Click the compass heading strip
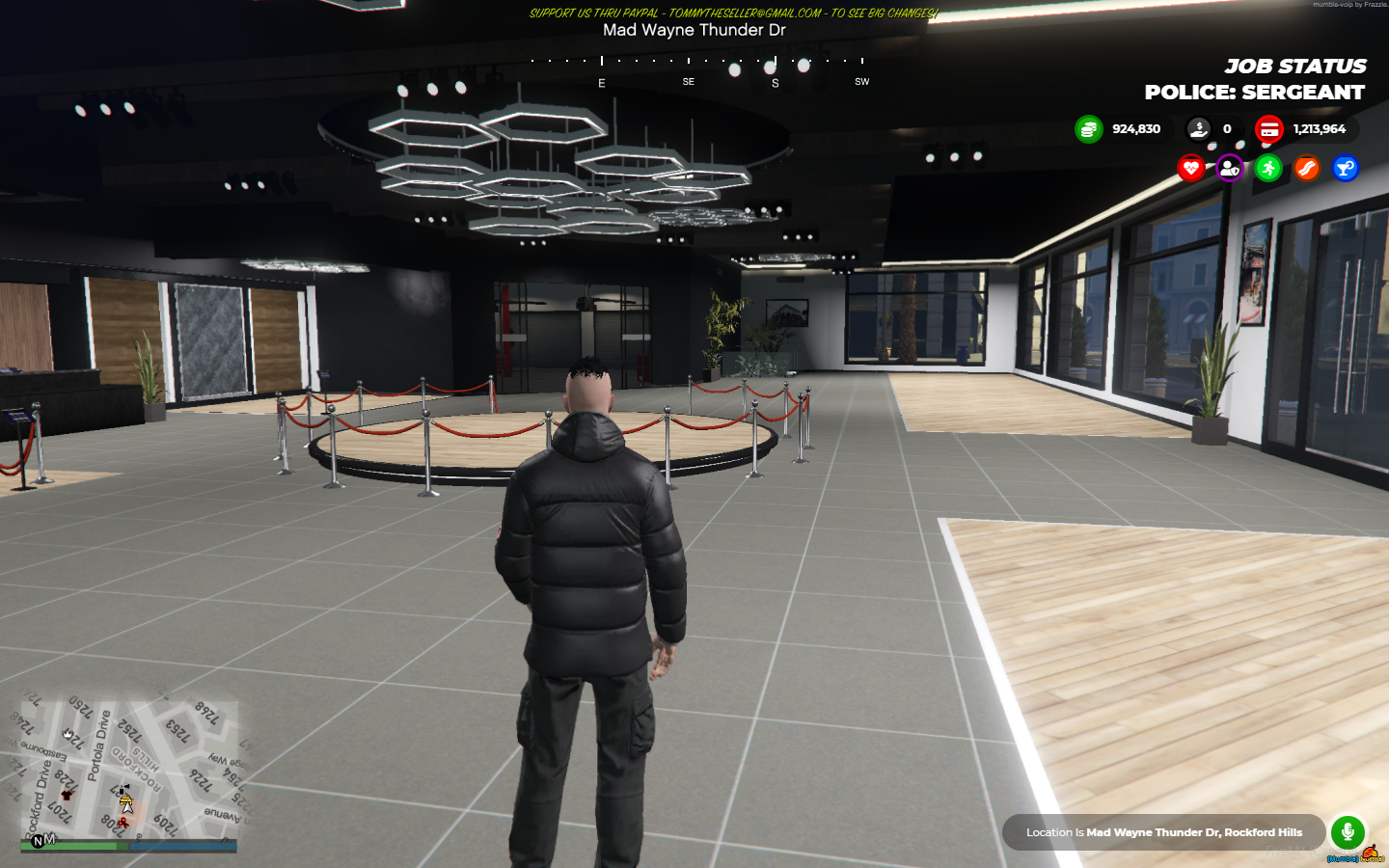The width and height of the screenshot is (1389, 868). tap(696, 68)
